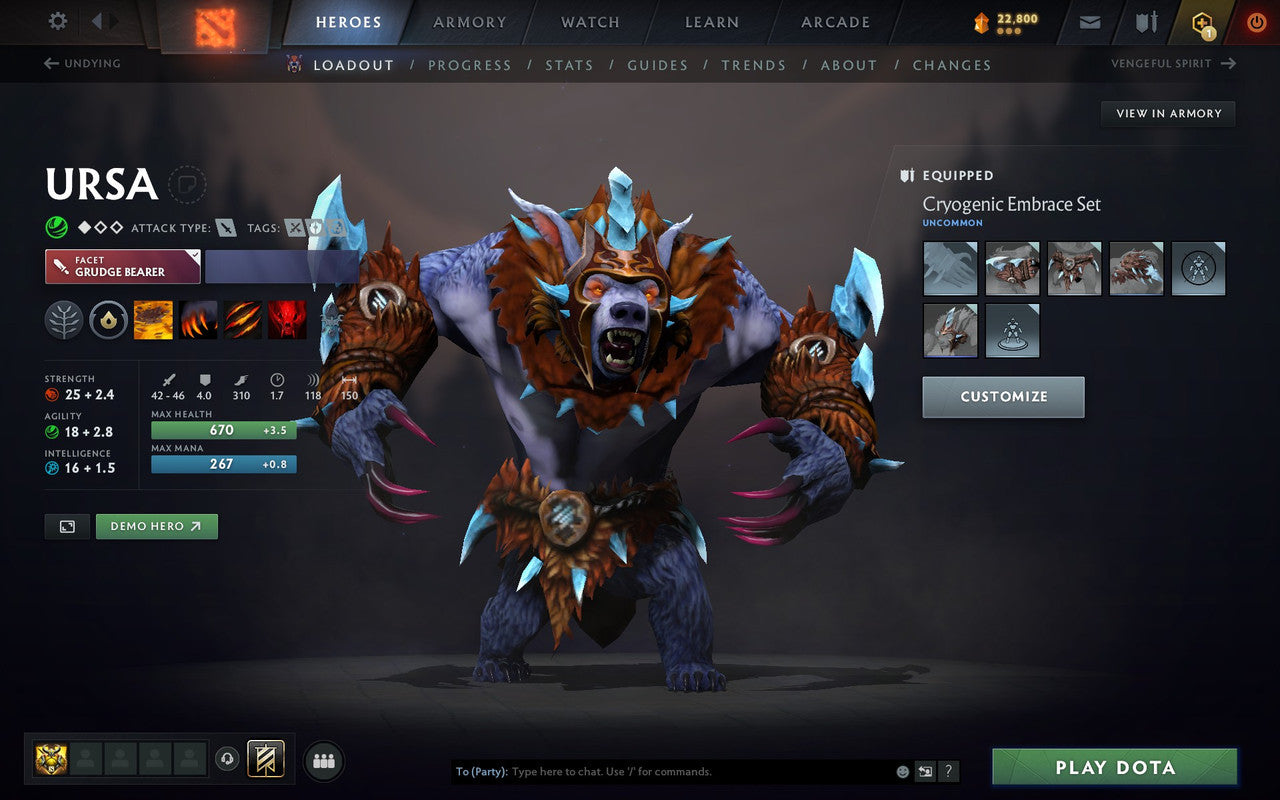The height and width of the screenshot is (800, 1280).
Task: Advance to Vengeful Spirit with right arrow
Action: click(x=1228, y=63)
